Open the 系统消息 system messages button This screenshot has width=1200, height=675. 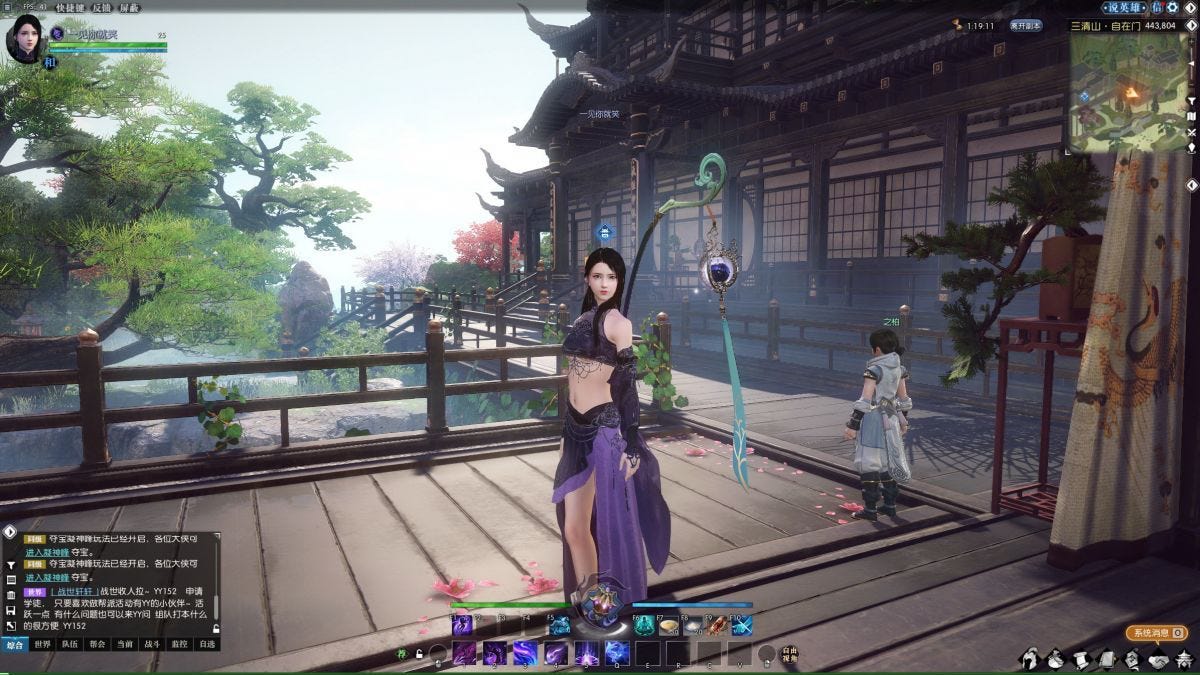(x=1157, y=632)
